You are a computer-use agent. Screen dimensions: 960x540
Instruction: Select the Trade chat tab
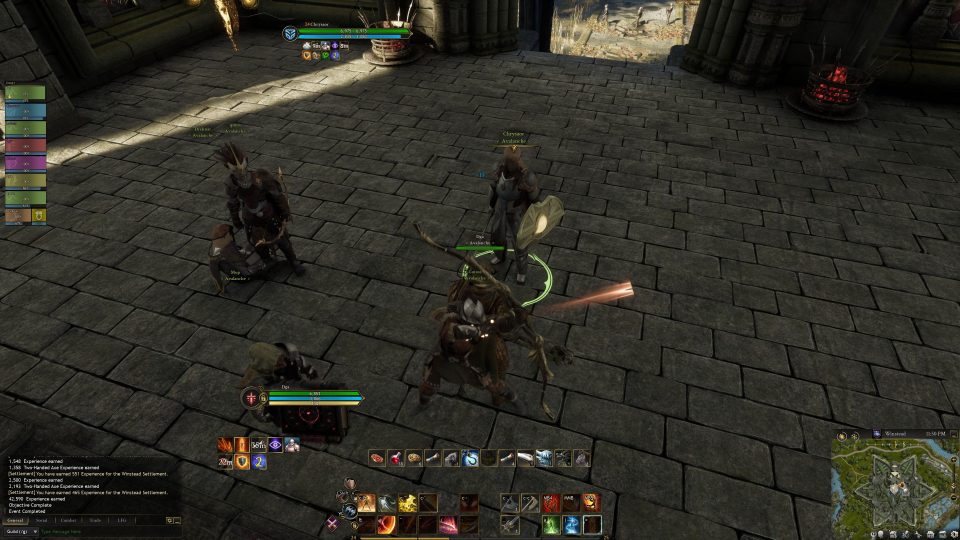pos(95,520)
